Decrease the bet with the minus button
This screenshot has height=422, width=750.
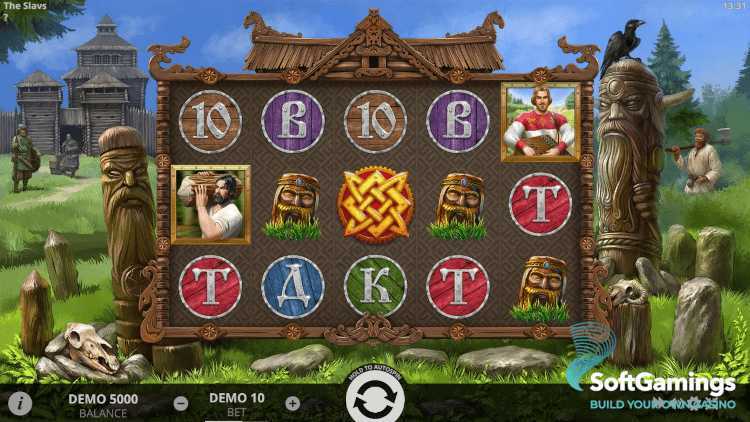[x=181, y=404]
